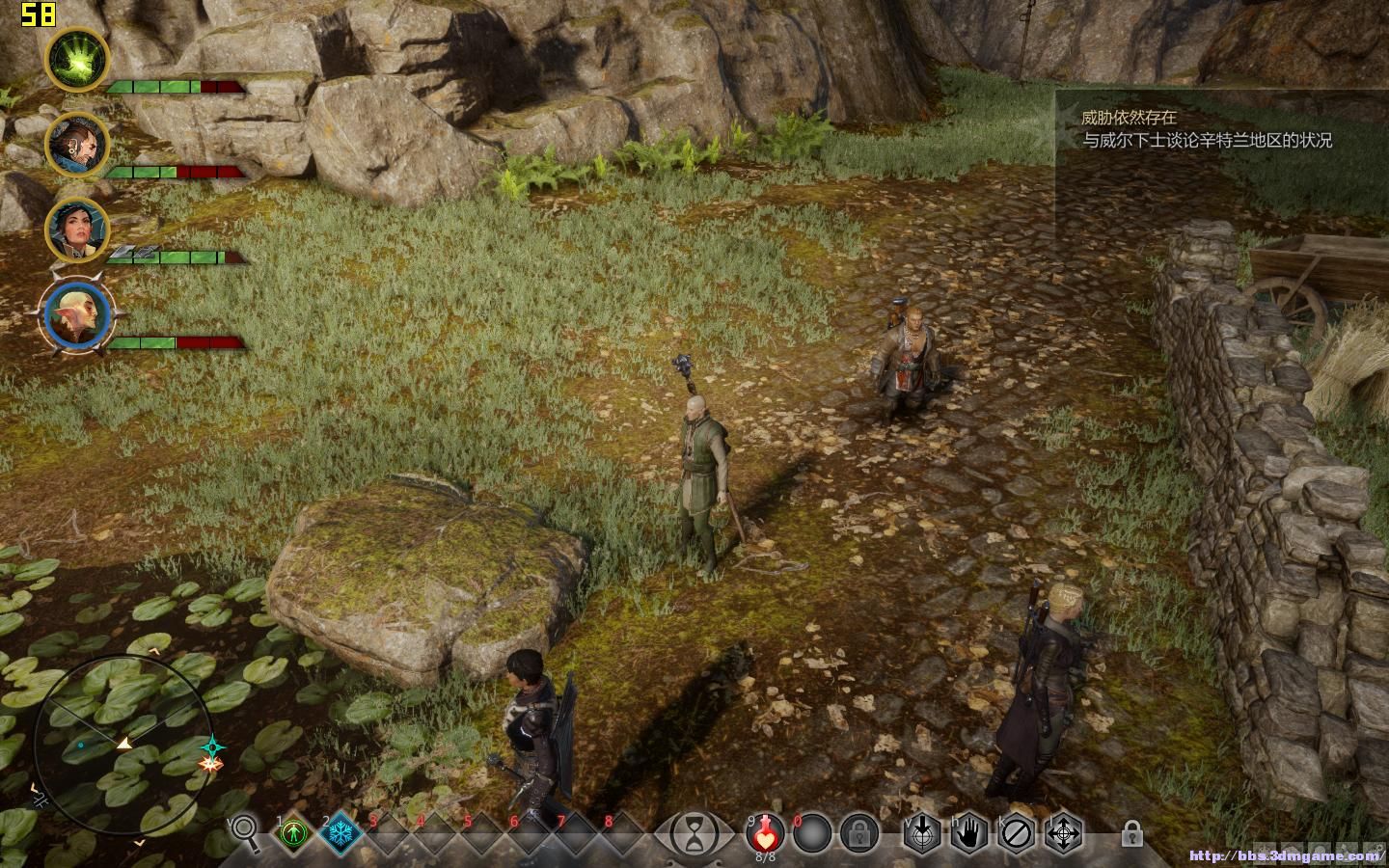
Task: Click the teal star marker on minimap
Action: [213, 746]
